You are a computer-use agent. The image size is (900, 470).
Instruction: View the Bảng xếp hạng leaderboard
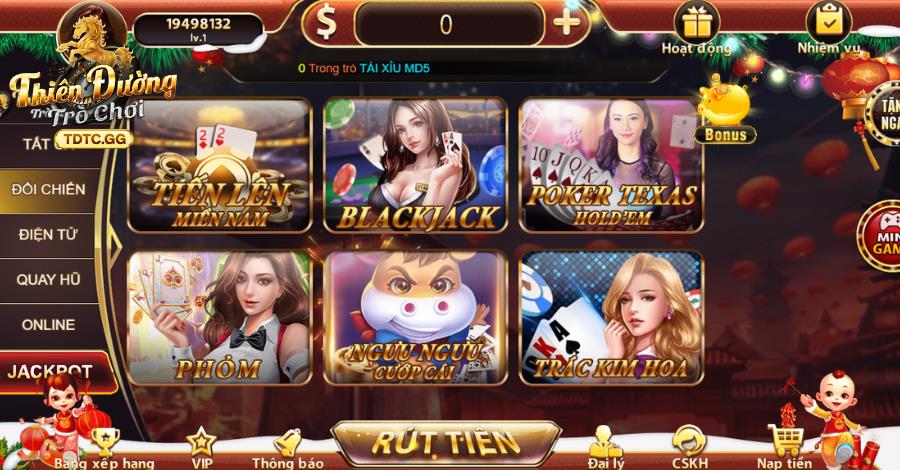104,447
